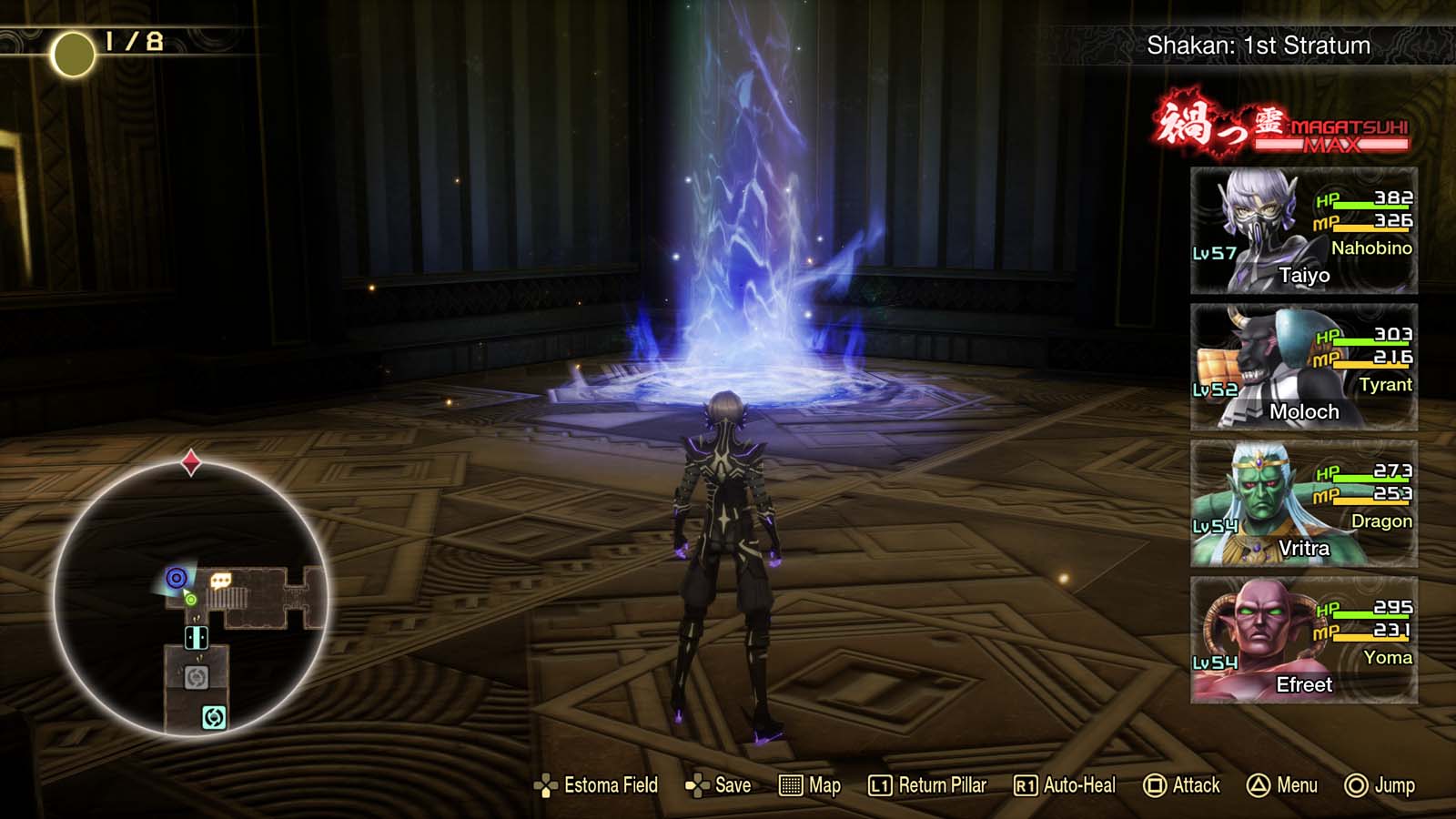Viewport: 1456px width, 819px height.
Task: Click the grayed-out leyline icon on minimap
Action: [197, 676]
